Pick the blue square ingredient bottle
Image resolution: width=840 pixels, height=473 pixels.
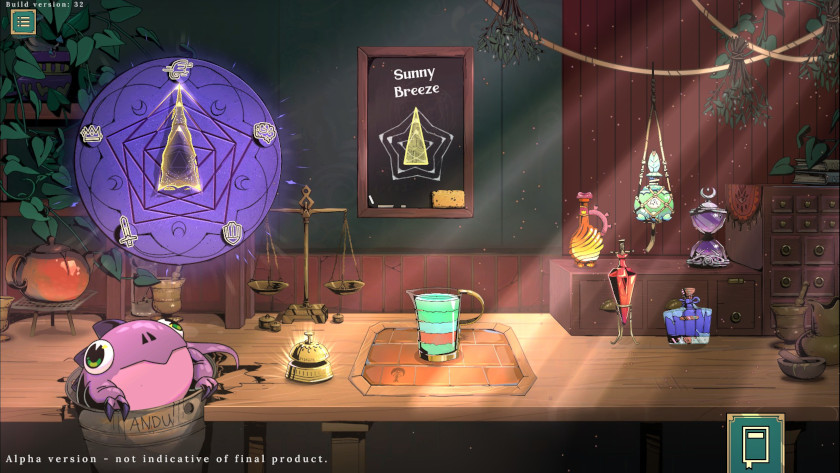click(687, 322)
